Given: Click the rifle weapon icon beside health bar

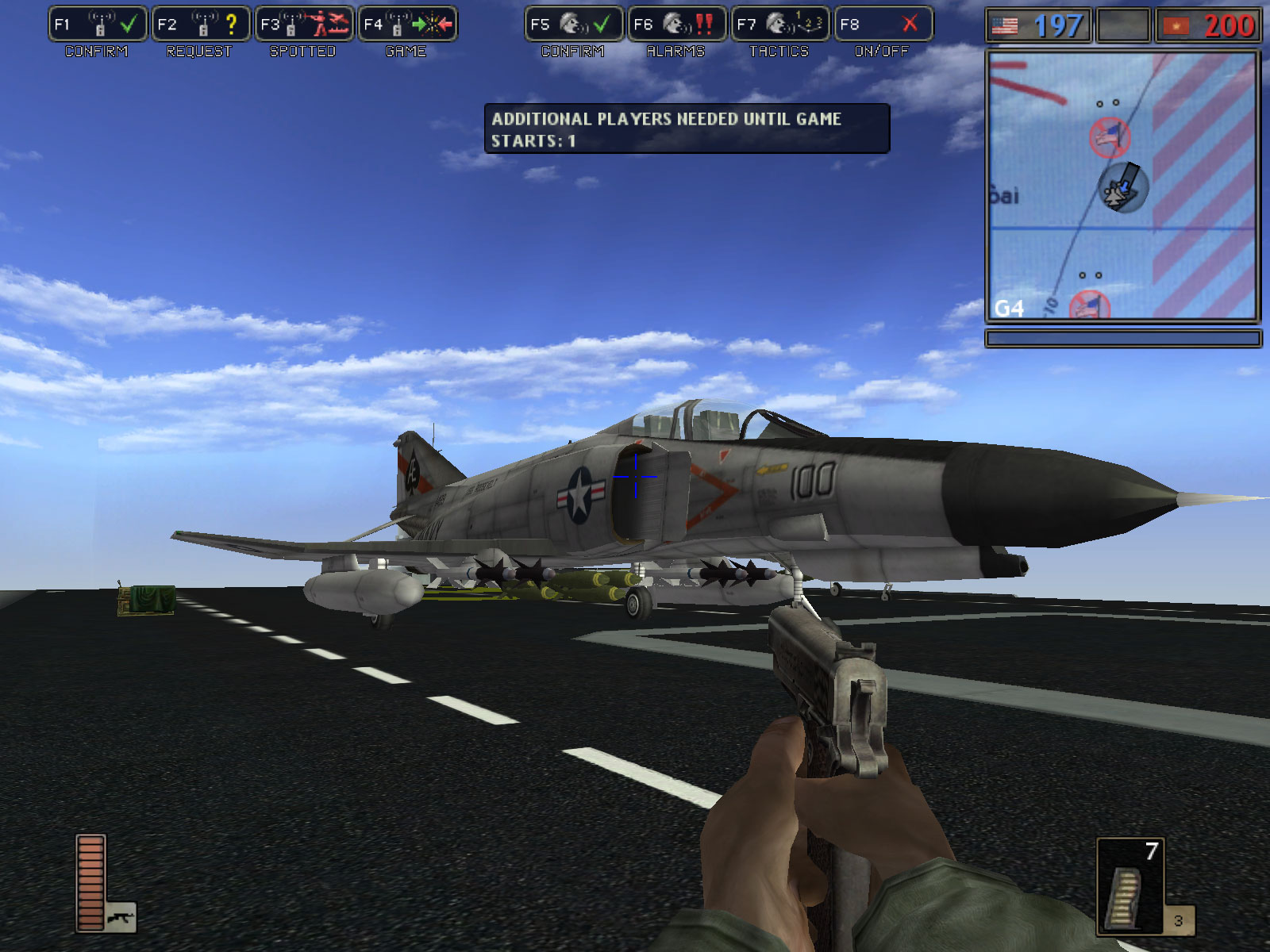Looking at the screenshot, I should tap(121, 918).
